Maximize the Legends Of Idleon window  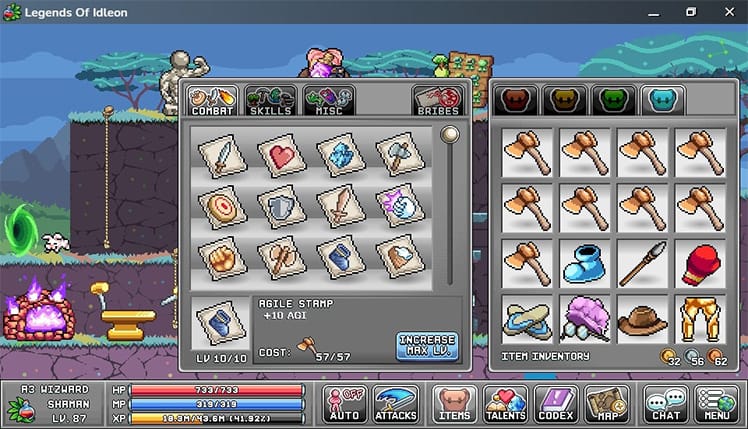690,12
